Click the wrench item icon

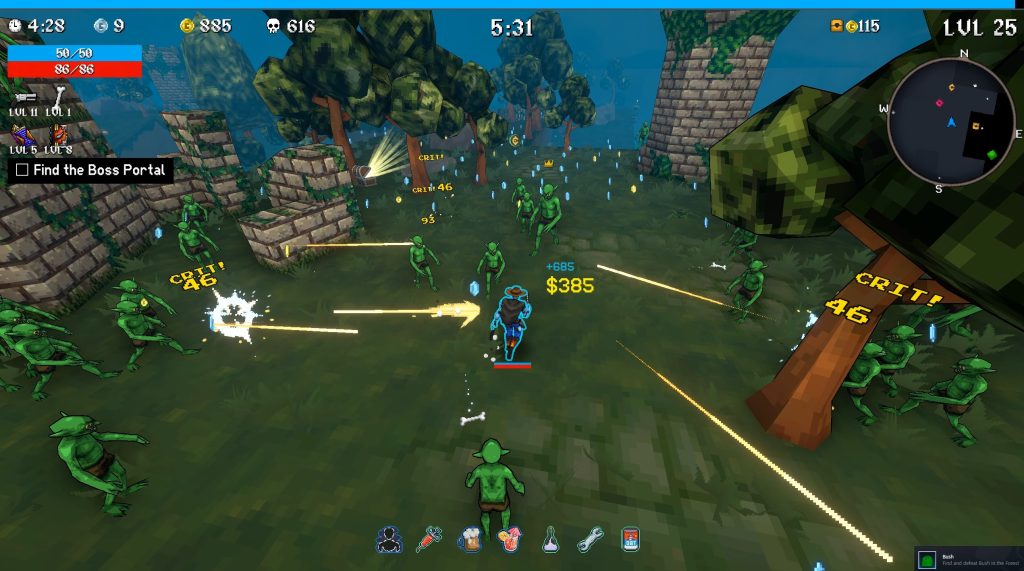(590, 540)
